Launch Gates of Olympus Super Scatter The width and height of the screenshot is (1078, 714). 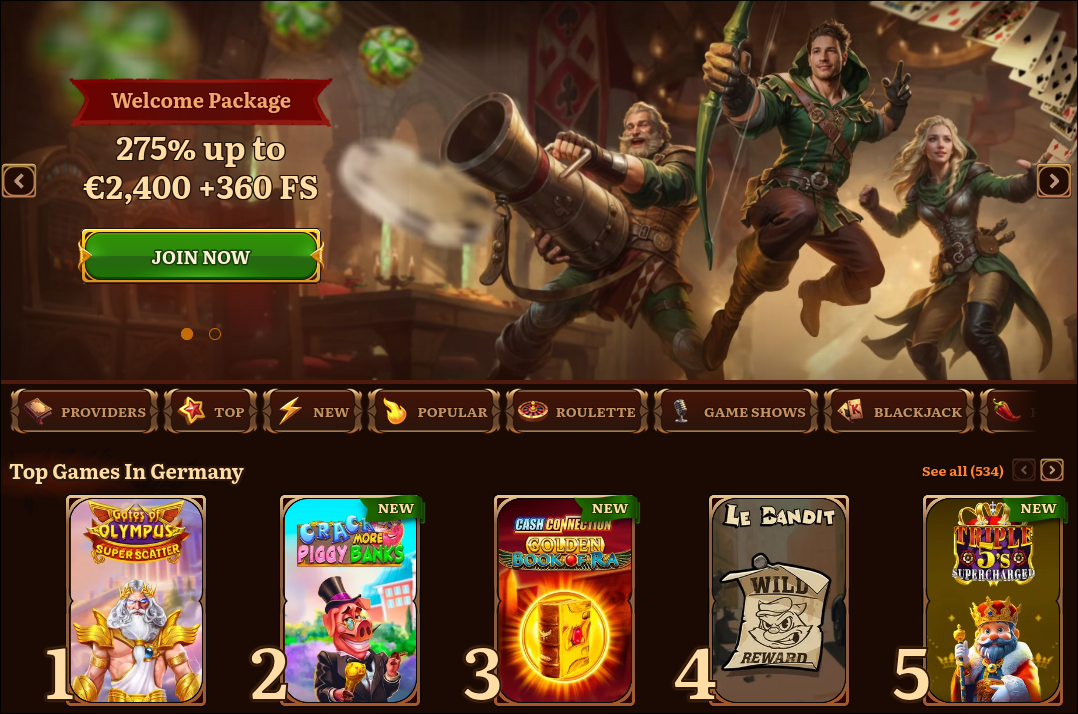point(136,600)
